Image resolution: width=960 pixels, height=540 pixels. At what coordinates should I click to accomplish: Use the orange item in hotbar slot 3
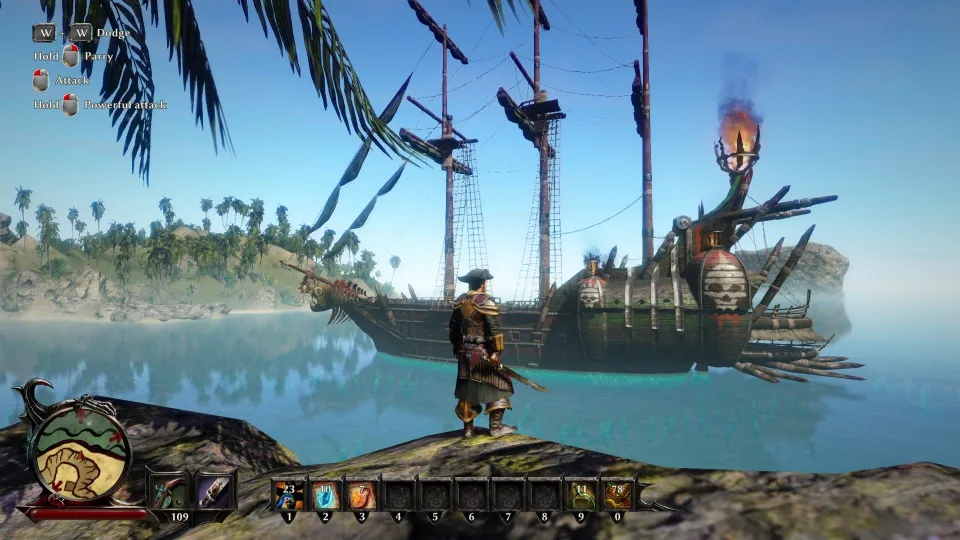click(361, 495)
